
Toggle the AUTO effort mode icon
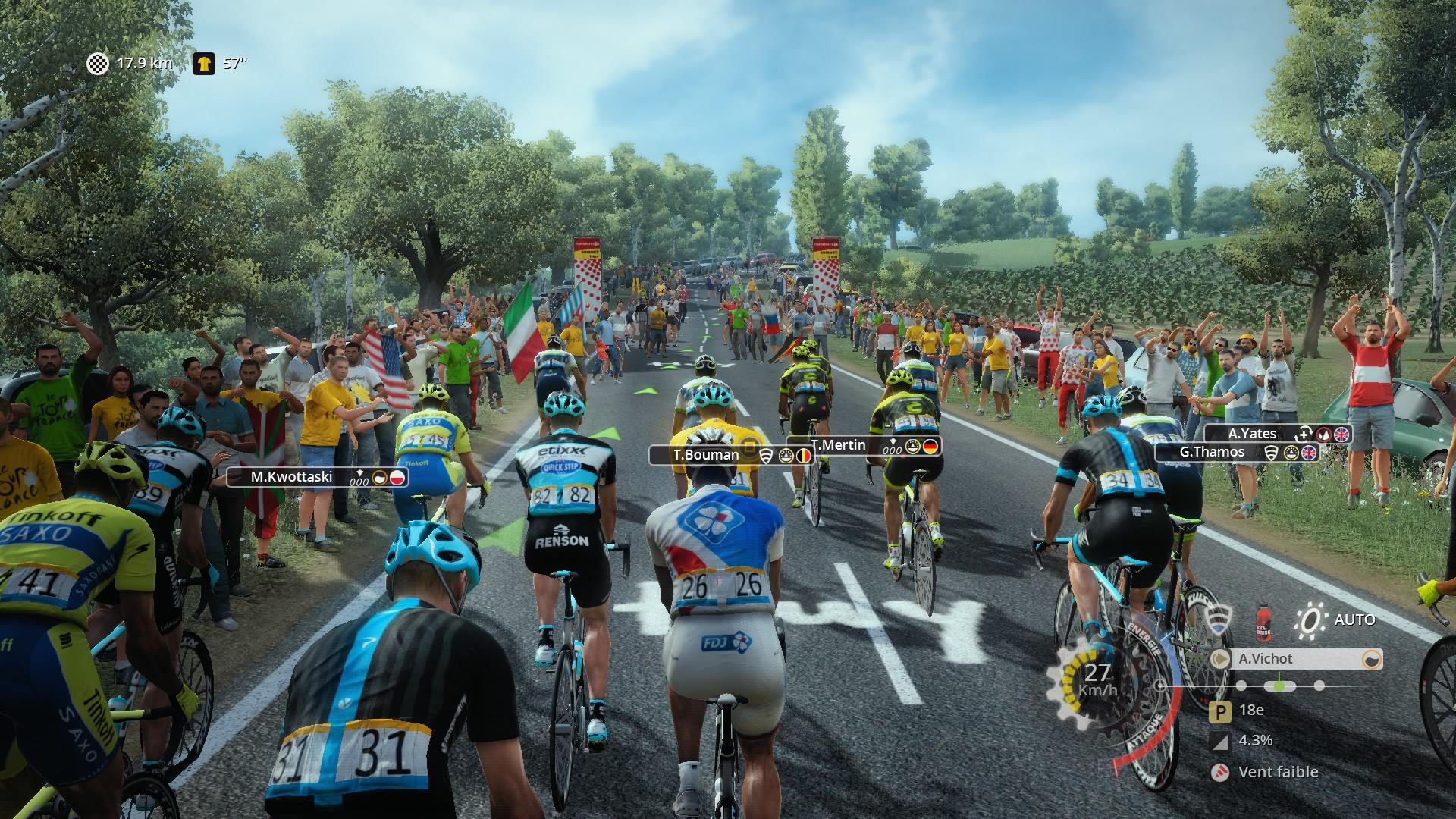[1310, 620]
